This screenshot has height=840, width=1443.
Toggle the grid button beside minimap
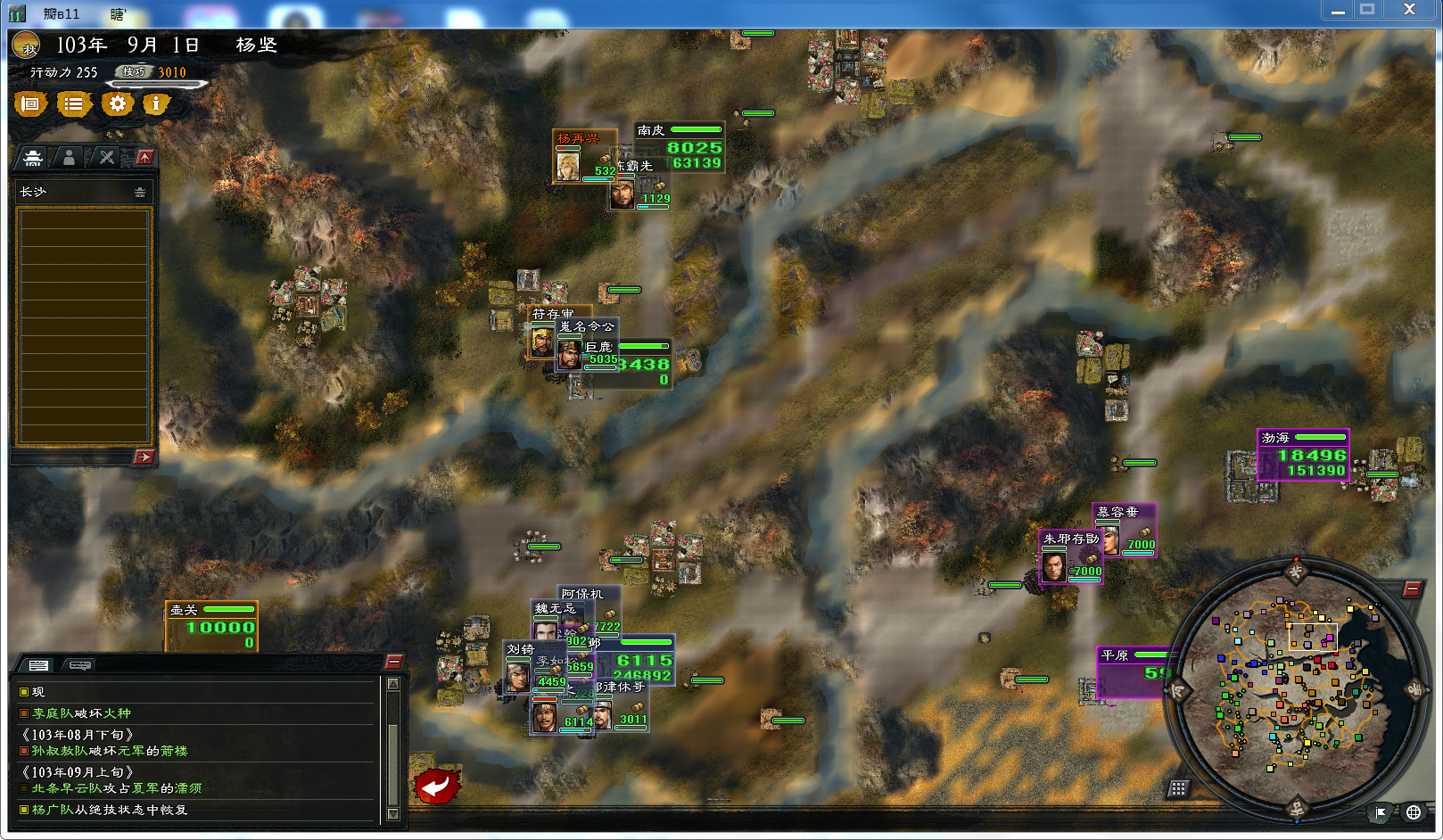[1178, 788]
